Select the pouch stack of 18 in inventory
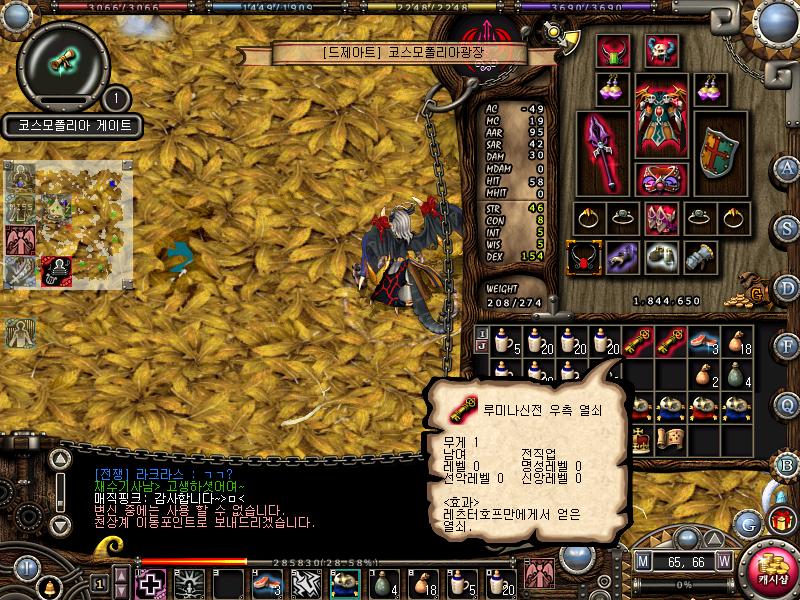 tap(734, 343)
